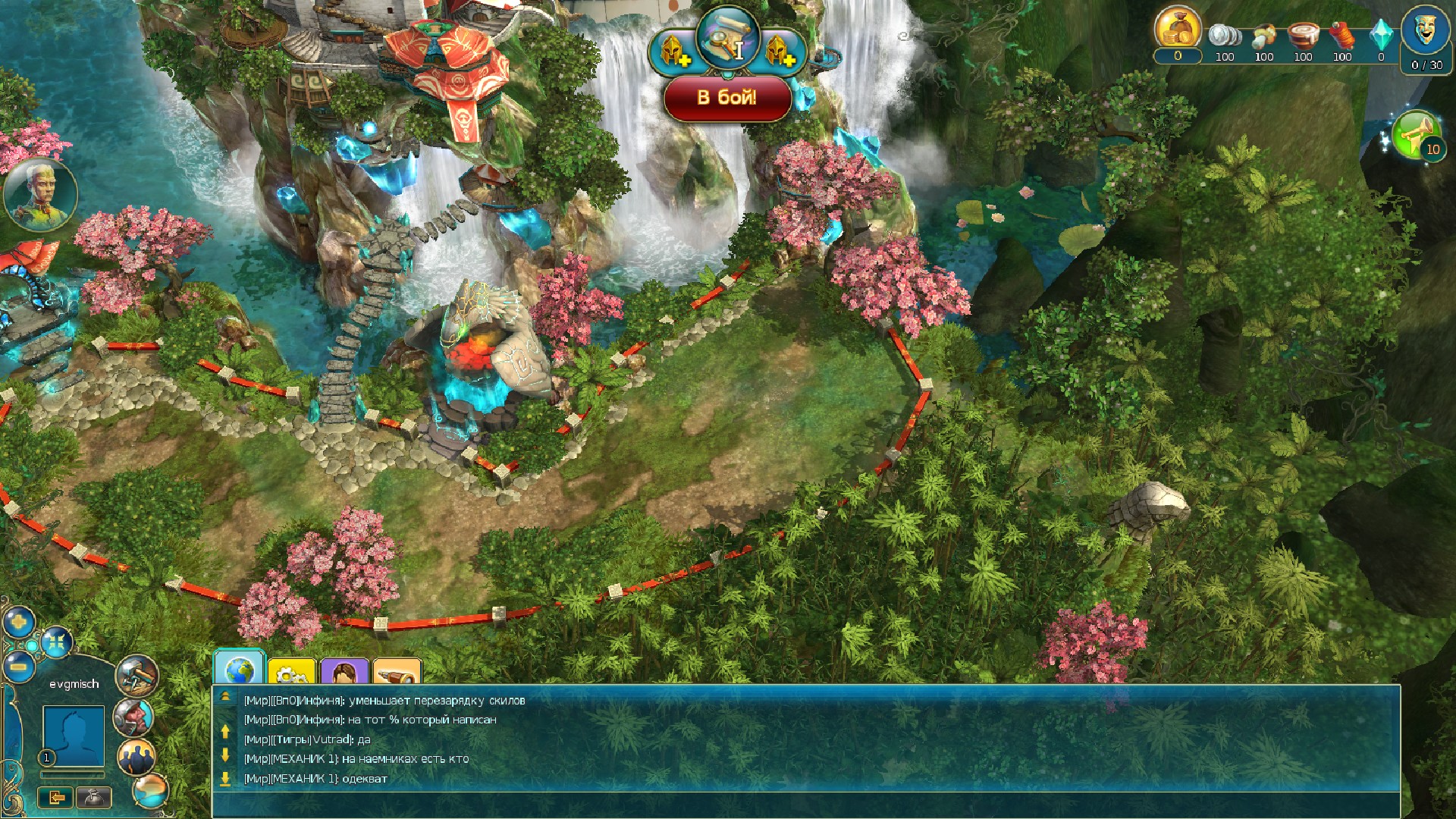Click the theater mask population icon

(x=1426, y=32)
